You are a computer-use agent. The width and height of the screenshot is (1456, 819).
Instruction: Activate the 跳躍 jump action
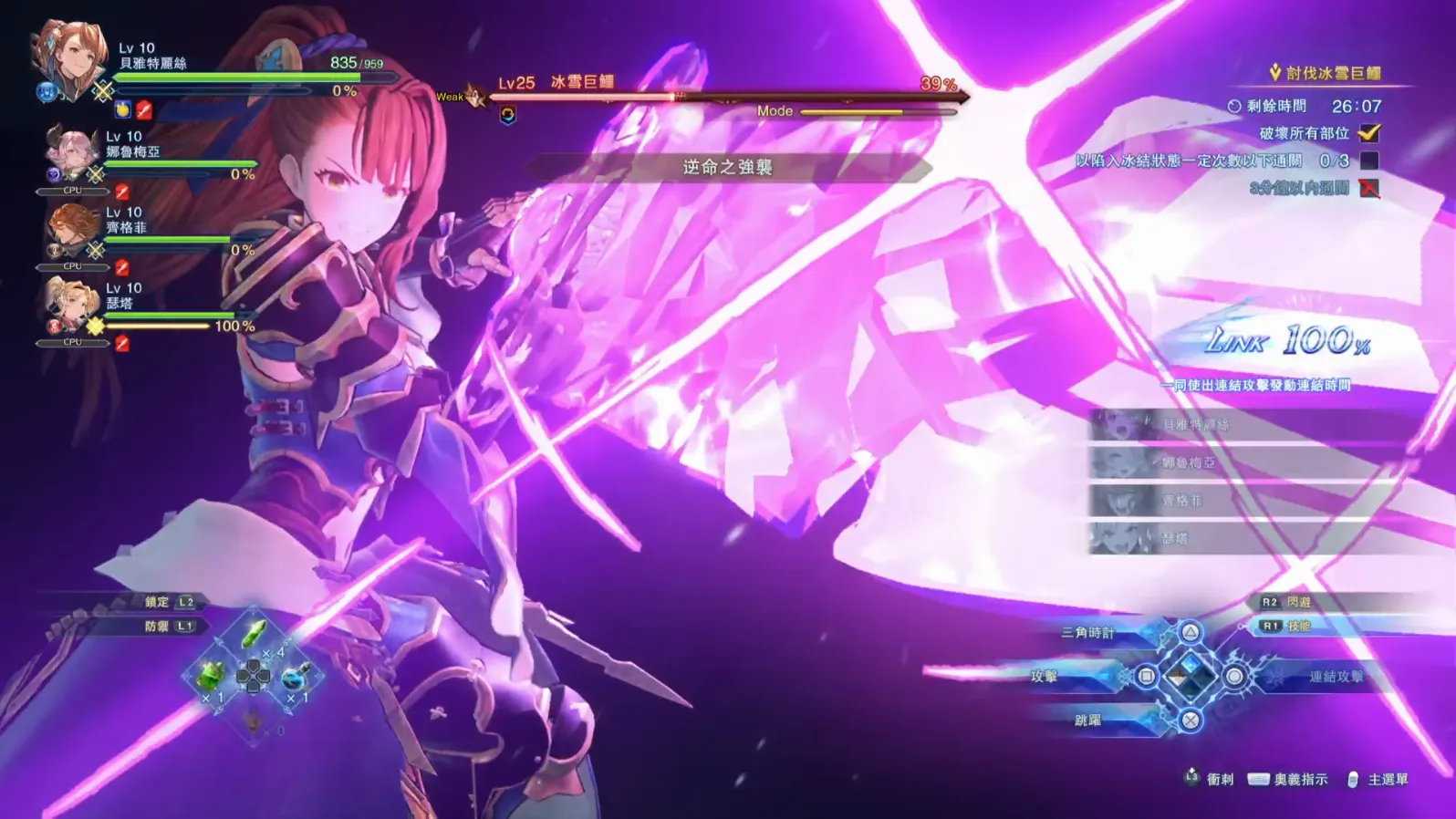pyautogui.click(x=1088, y=720)
